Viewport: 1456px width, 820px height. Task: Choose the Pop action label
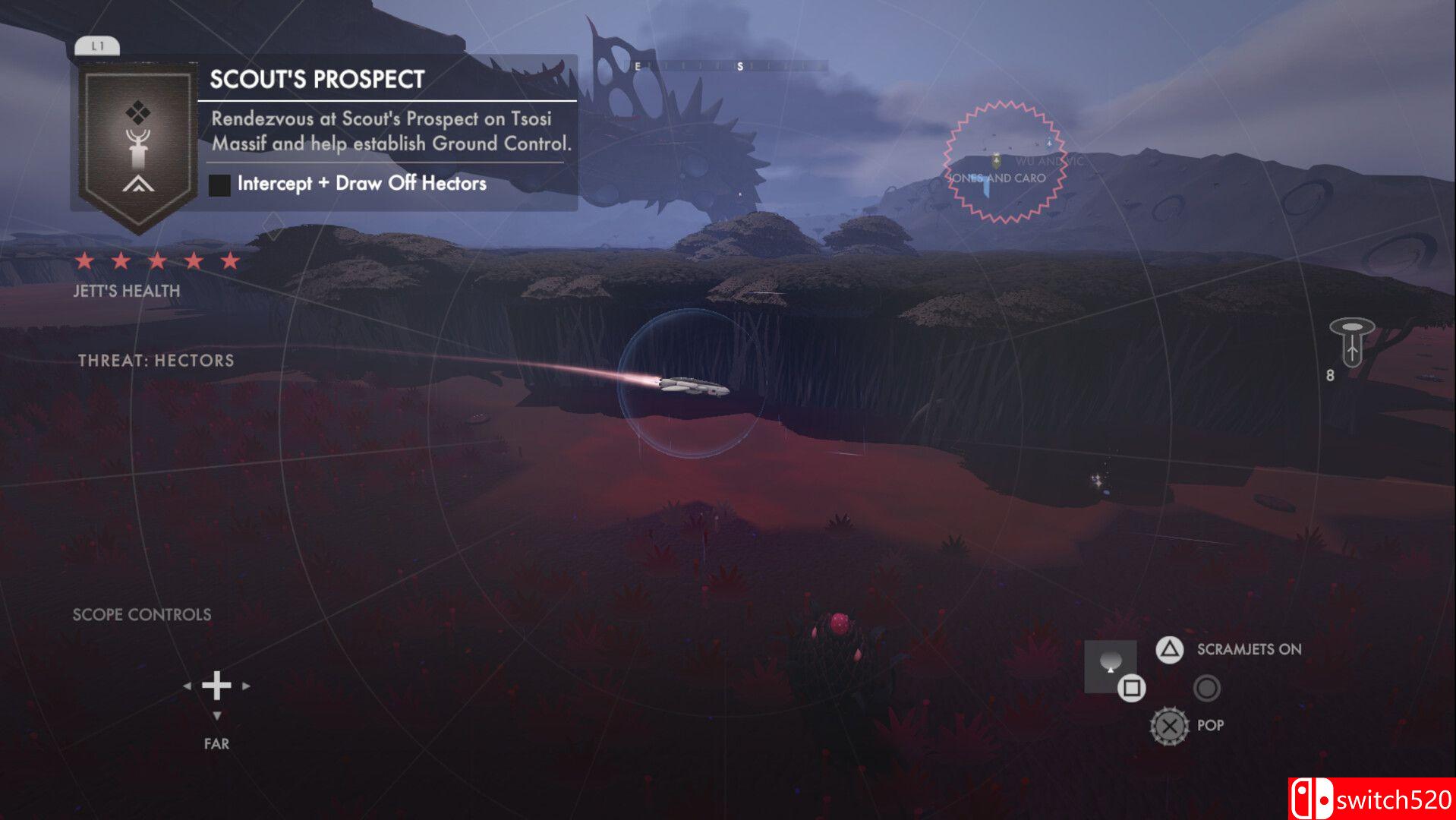pos(1210,725)
